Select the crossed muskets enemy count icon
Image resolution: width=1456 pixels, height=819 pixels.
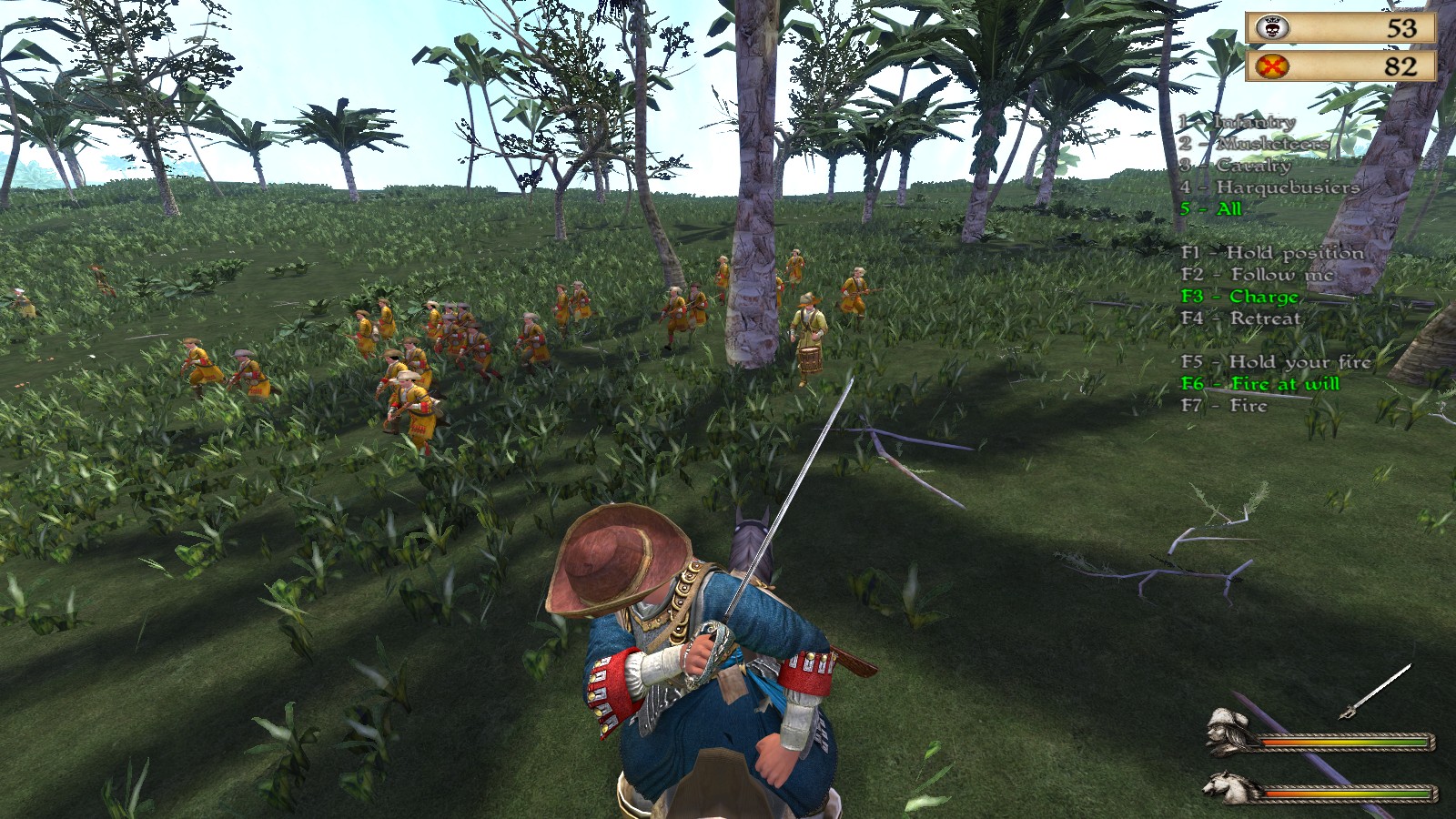click(x=1273, y=65)
